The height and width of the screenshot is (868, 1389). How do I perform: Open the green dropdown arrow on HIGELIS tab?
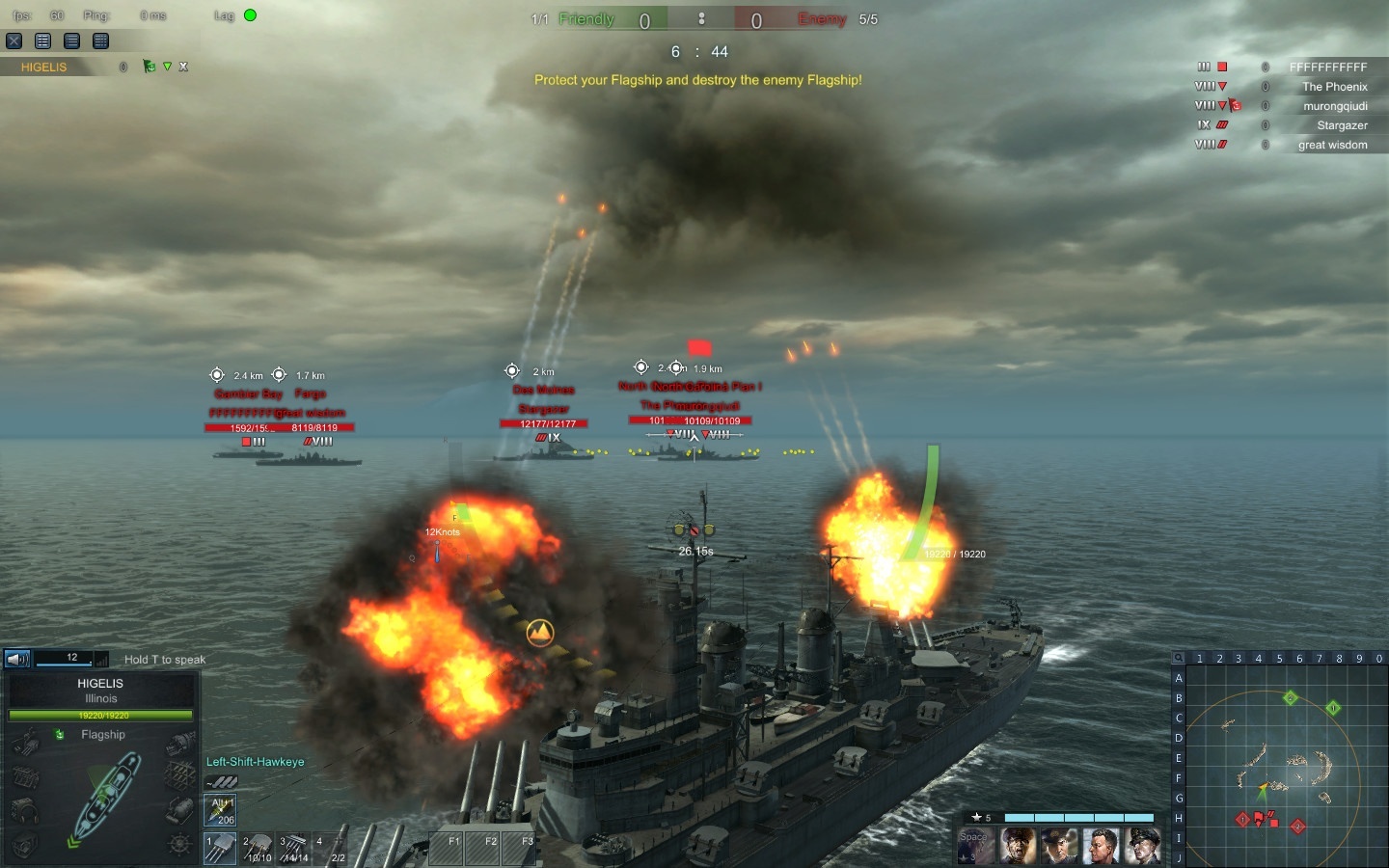pos(167,67)
